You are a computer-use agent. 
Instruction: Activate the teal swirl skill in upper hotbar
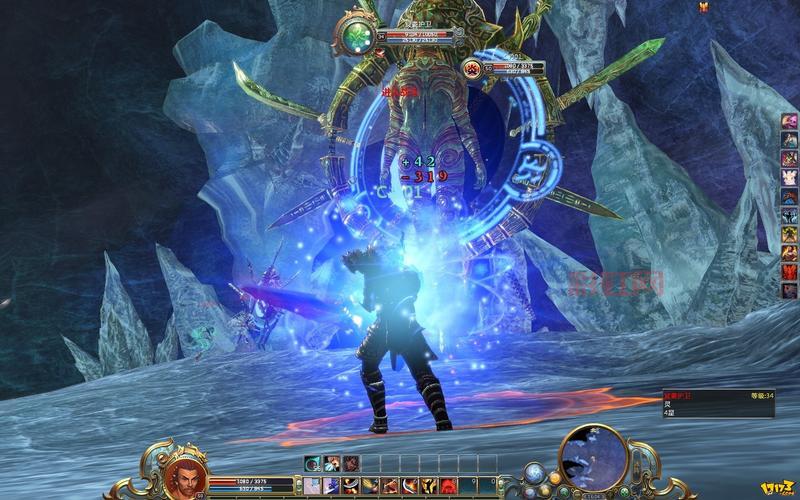313,463
